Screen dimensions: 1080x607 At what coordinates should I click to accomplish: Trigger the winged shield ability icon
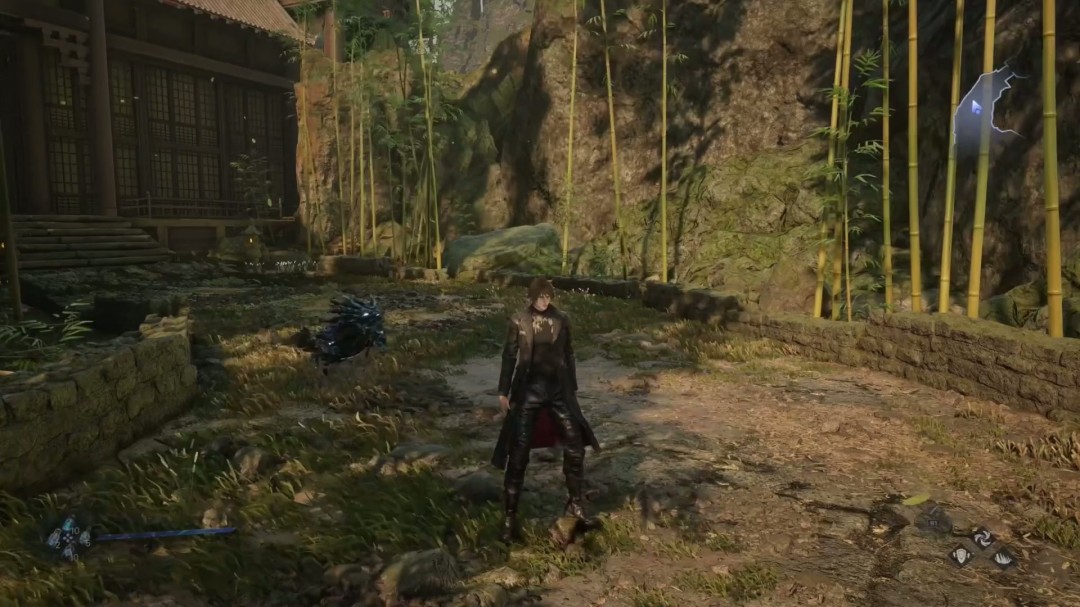961,556
